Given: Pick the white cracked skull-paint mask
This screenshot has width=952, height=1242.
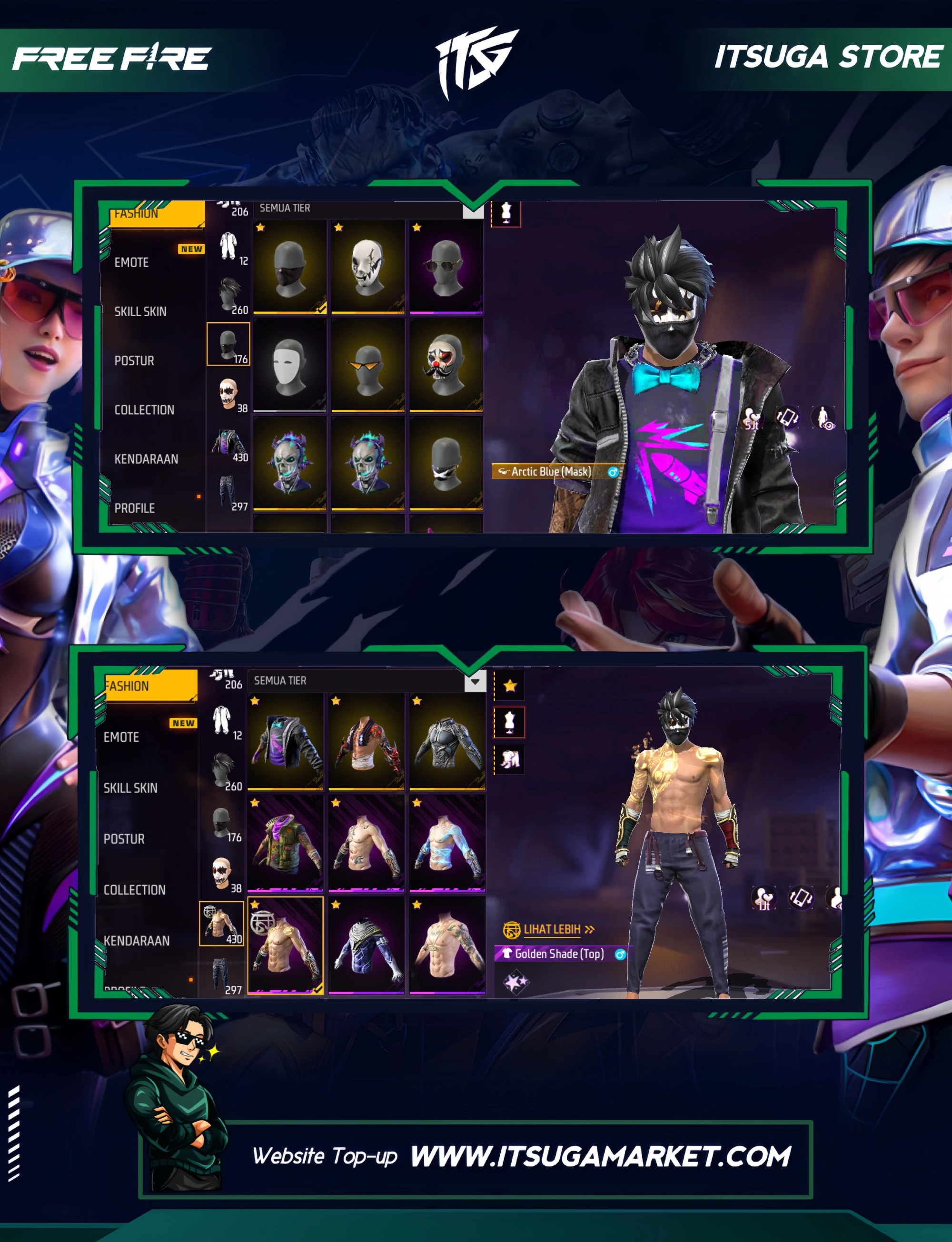Looking at the screenshot, I should click(368, 266).
